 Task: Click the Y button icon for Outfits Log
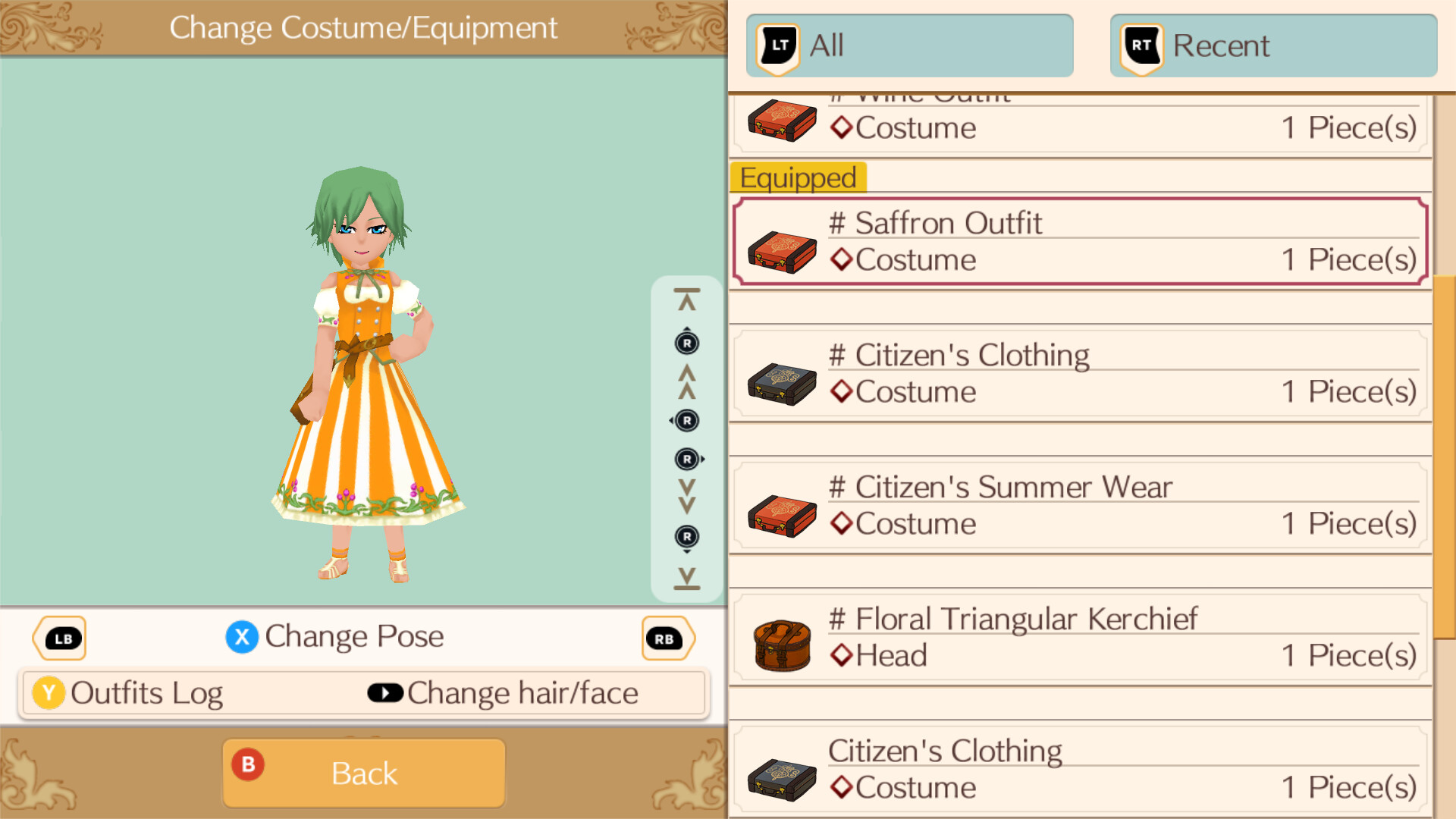[49, 692]
